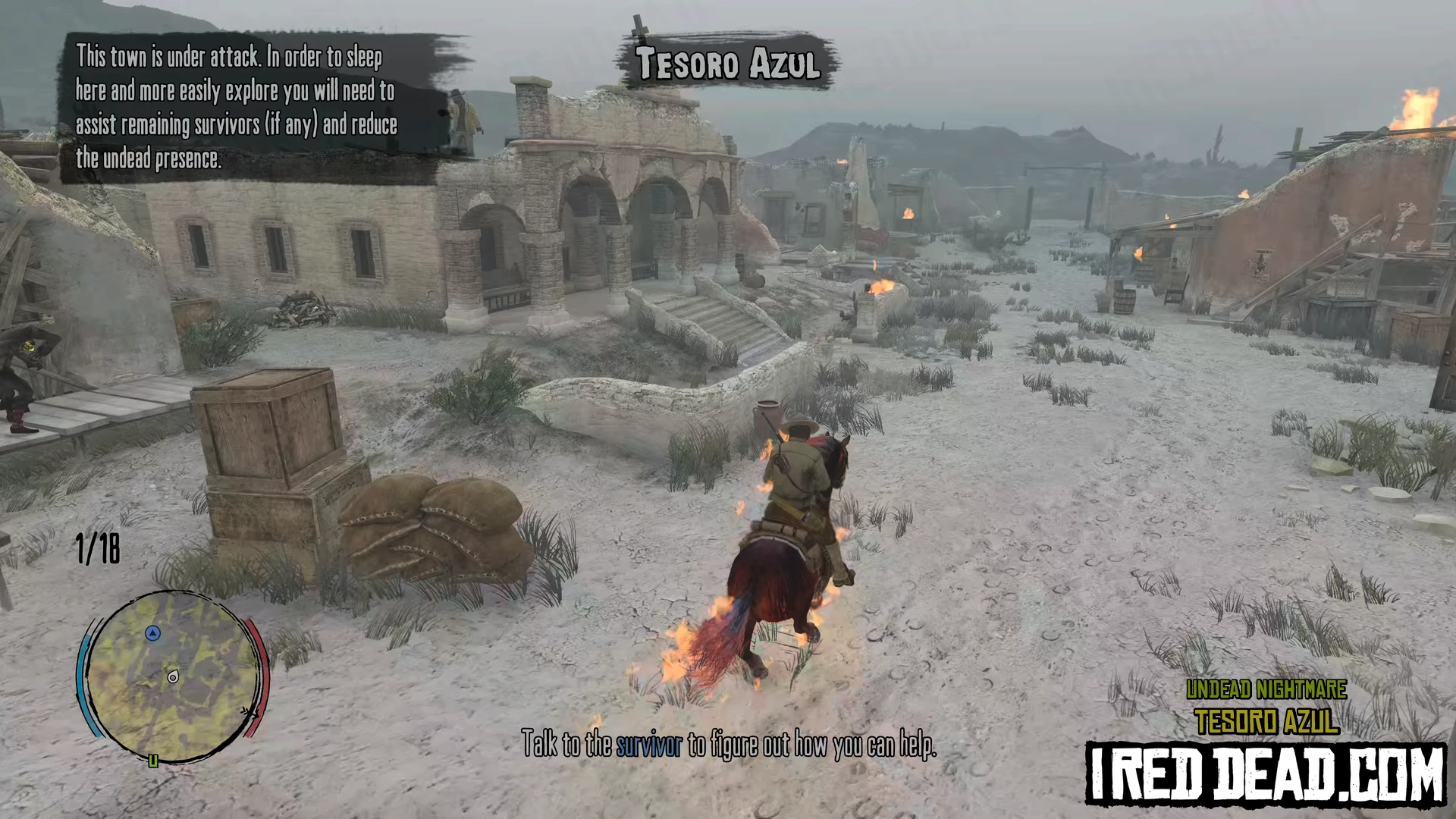Viewport: 1456px width, 819px height.
Task: Click the IRED DEAD.COM watermark logo
Action: coord(1265,773)
